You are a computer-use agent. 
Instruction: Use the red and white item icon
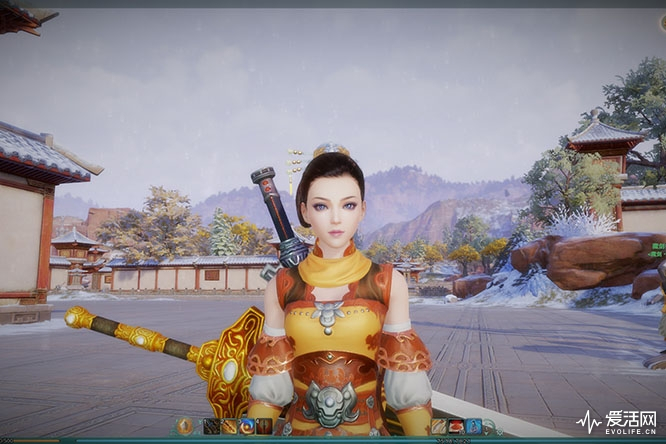coord(455,426)
